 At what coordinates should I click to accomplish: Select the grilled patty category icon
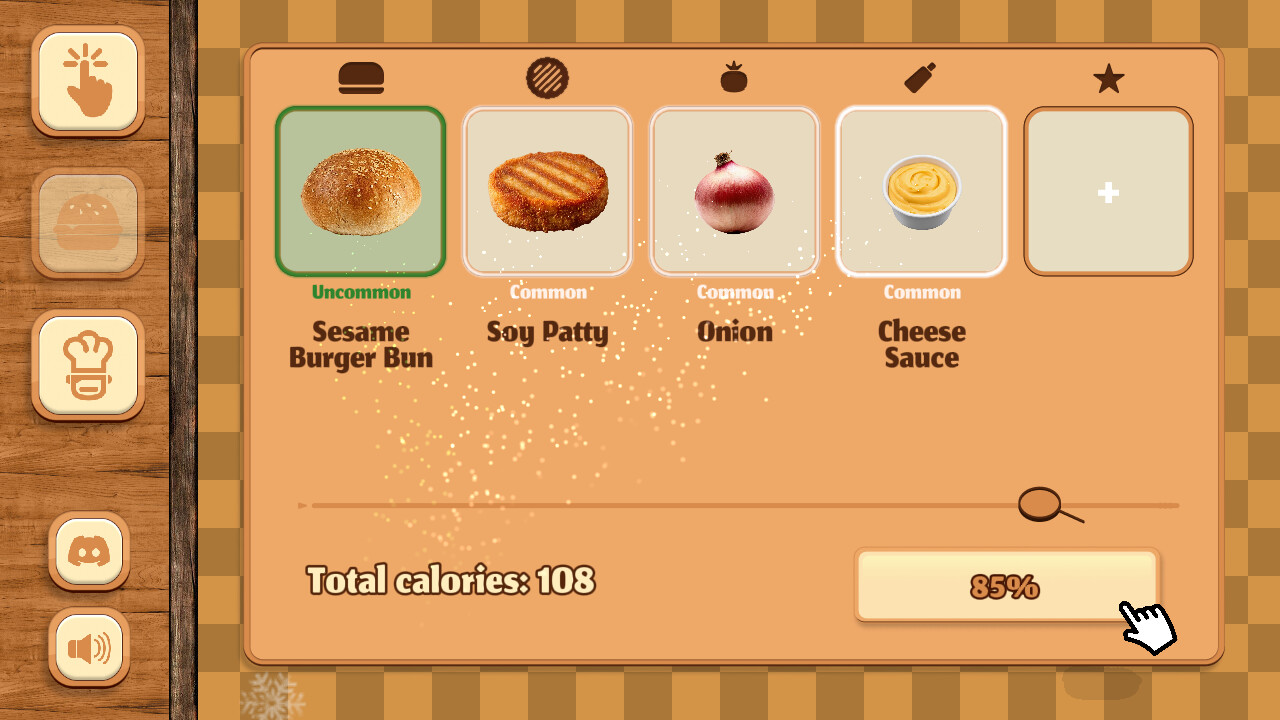pyautogui.click(x=548, y=77)
